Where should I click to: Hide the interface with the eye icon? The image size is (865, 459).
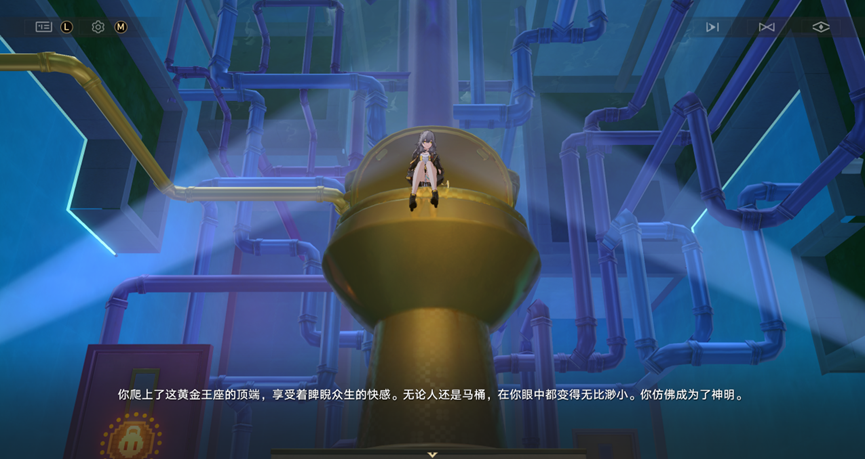coord(821,27)
